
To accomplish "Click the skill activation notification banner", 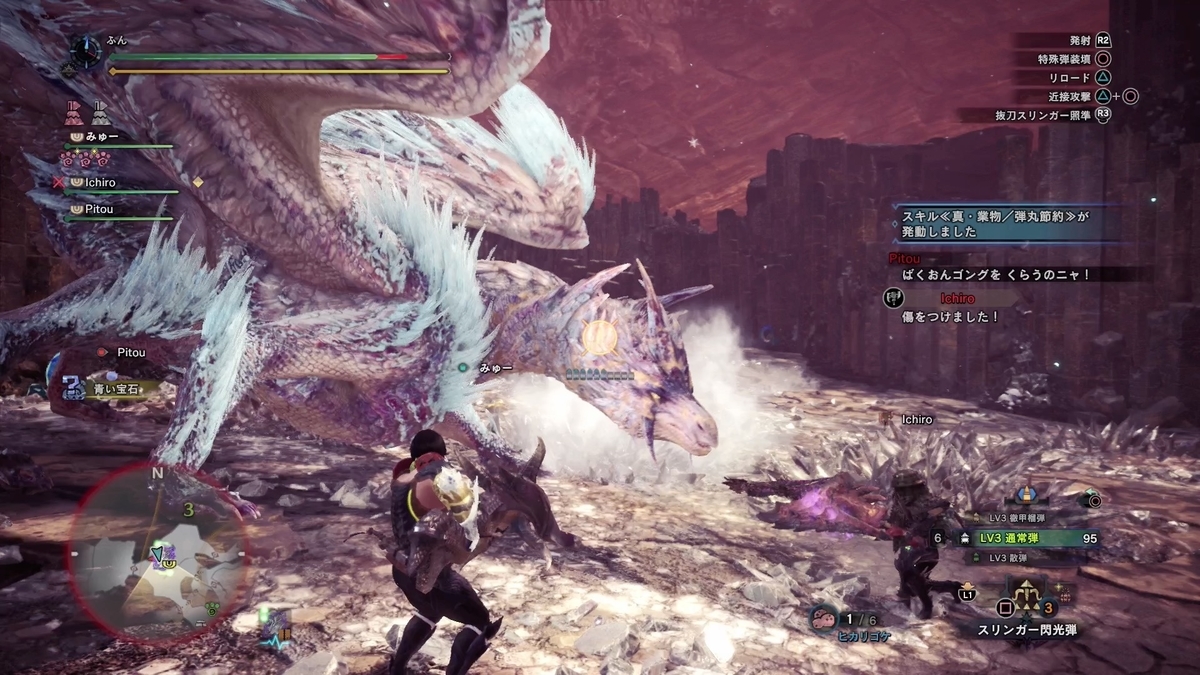I will coord(1010,222).
